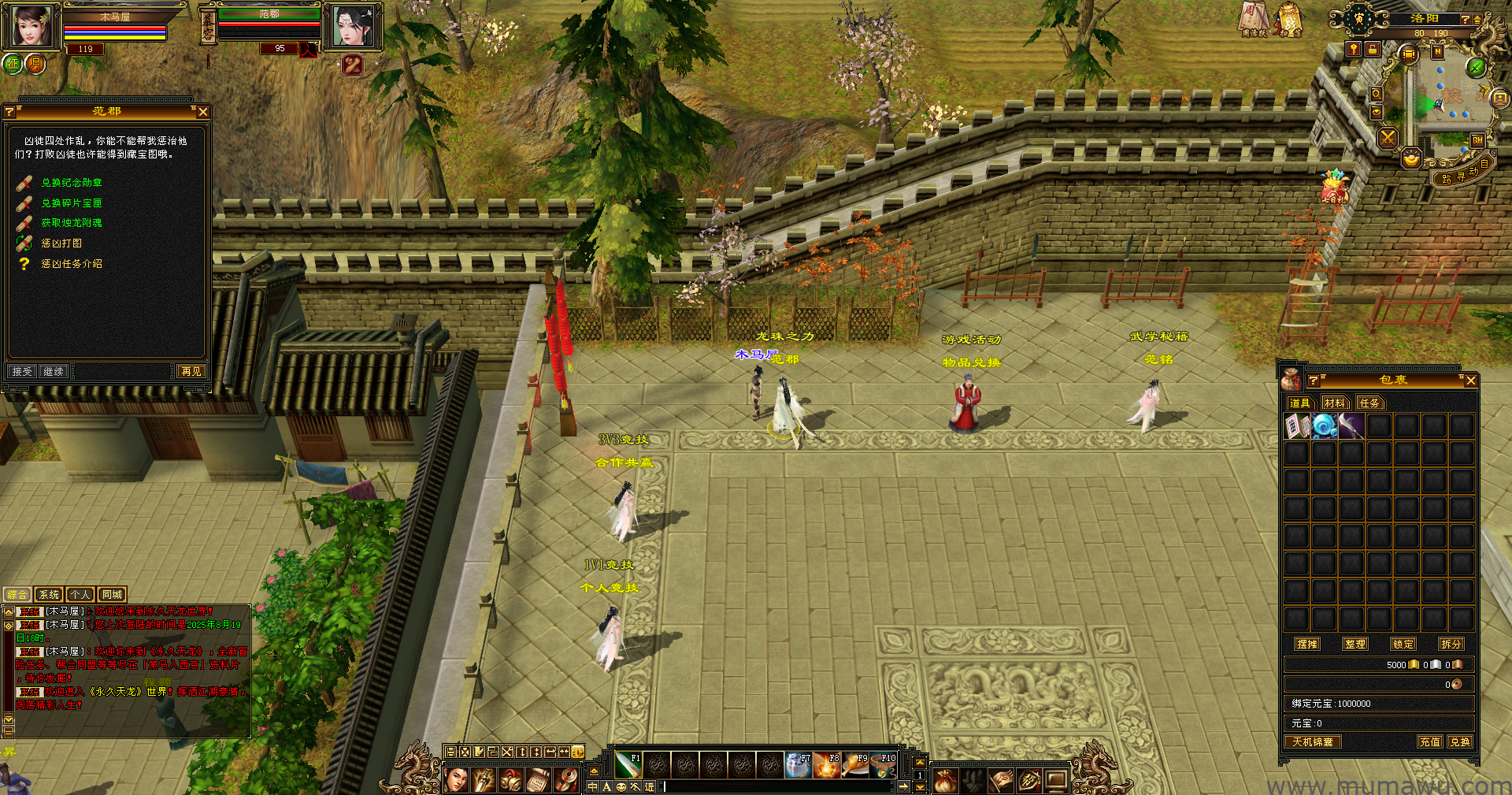Open the 惩凶任务介绍 quest introduction
1512x795 pixels.
tap(71, 264)
